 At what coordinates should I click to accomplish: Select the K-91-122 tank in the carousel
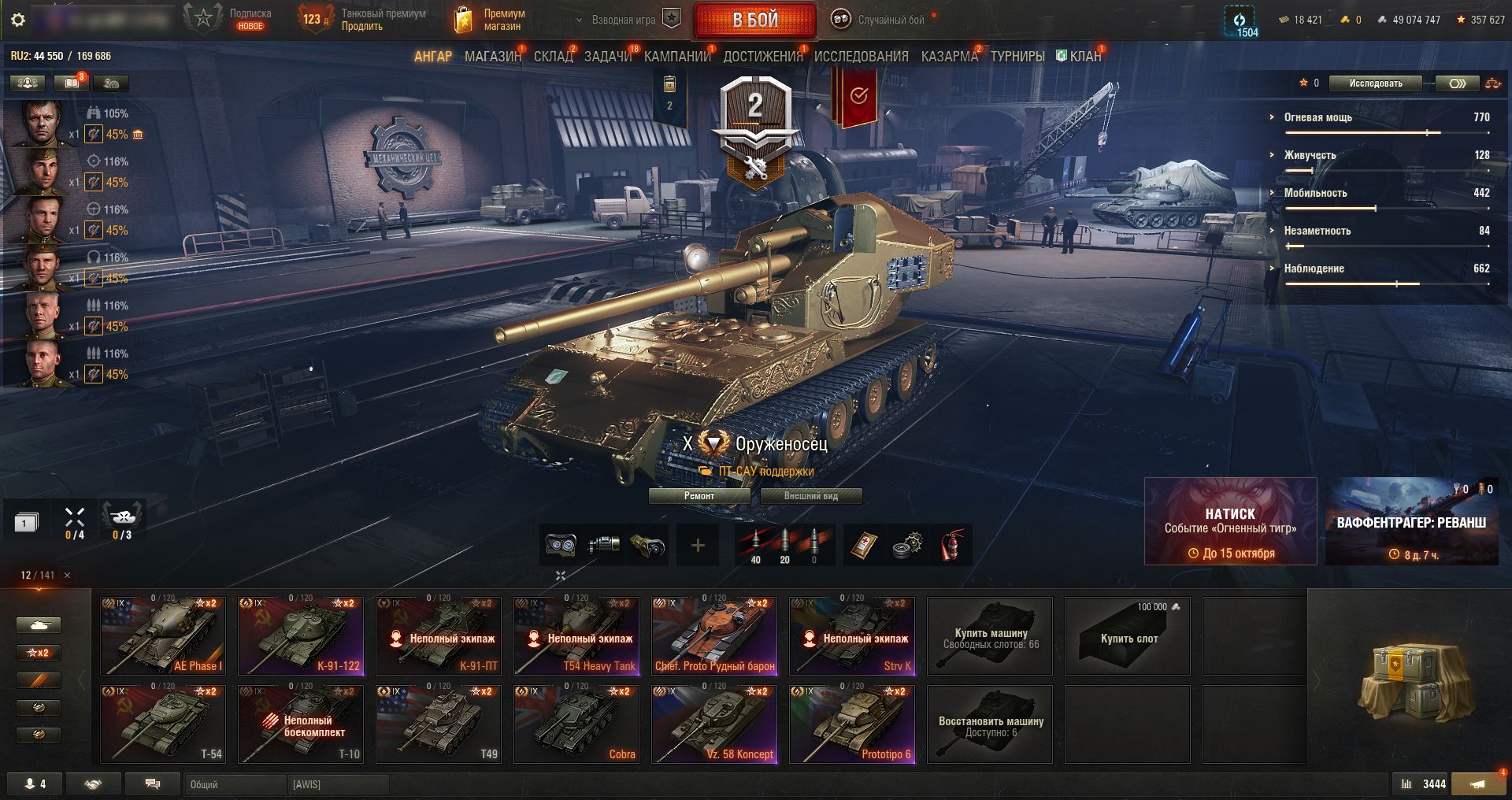301,635
